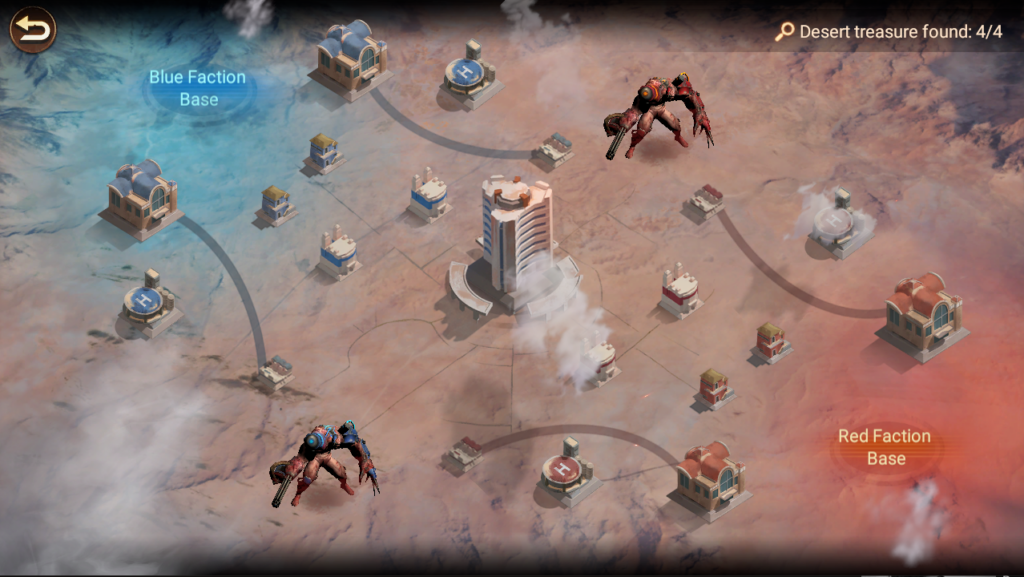1024x577 pixels.
Task: Select the Red Faction Base marker
Action: click(x=885, y=447)
